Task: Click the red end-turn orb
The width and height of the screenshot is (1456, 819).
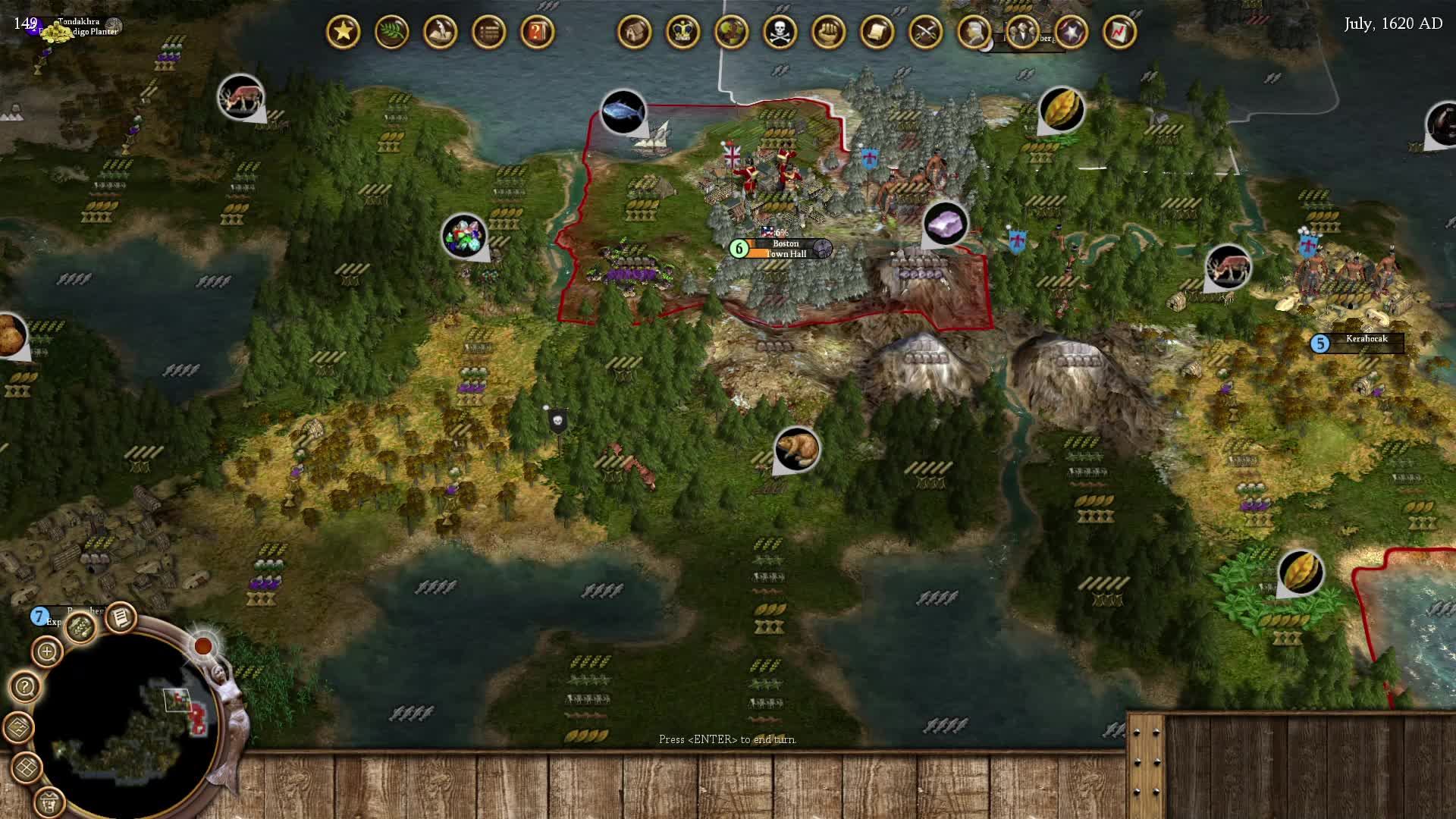Action: point(202,645)
